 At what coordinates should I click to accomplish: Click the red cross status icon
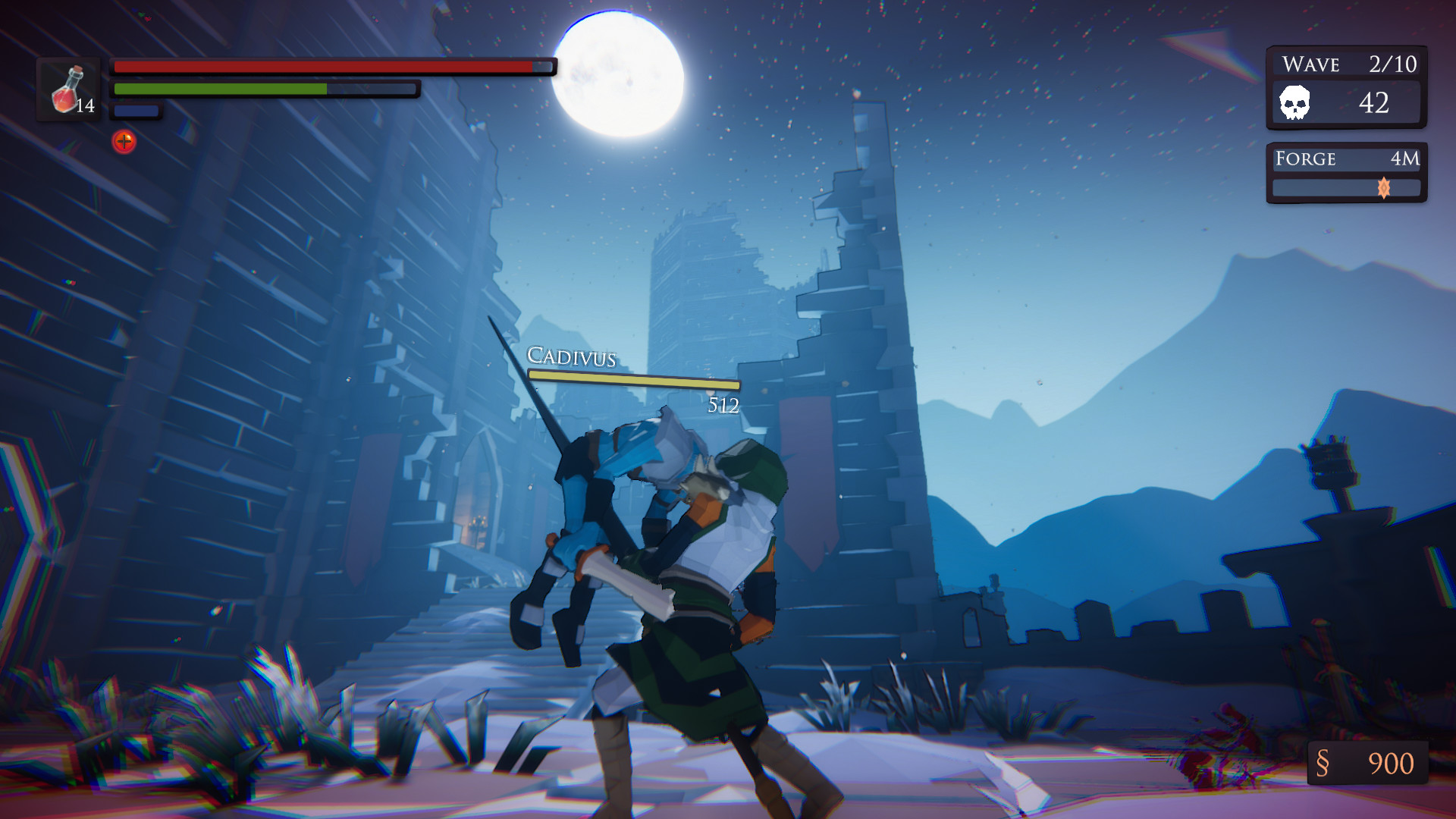coord(124,141)
